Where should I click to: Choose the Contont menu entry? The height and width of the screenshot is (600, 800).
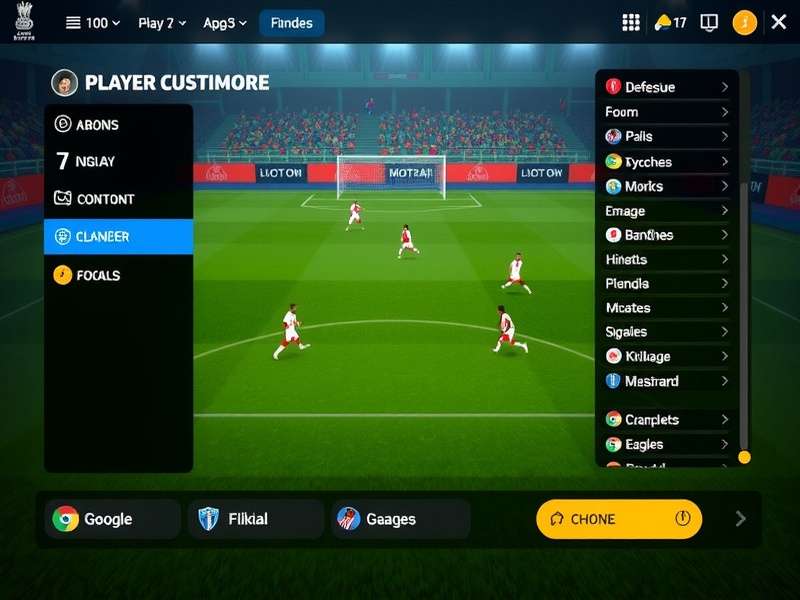(x=118, y=199)
